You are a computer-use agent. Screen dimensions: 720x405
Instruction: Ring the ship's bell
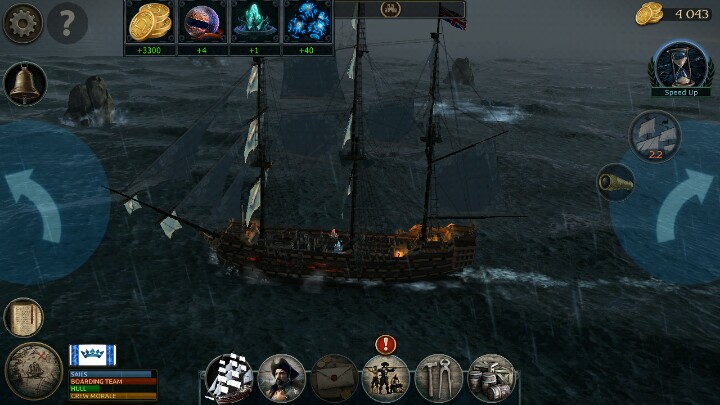(24, 84)
